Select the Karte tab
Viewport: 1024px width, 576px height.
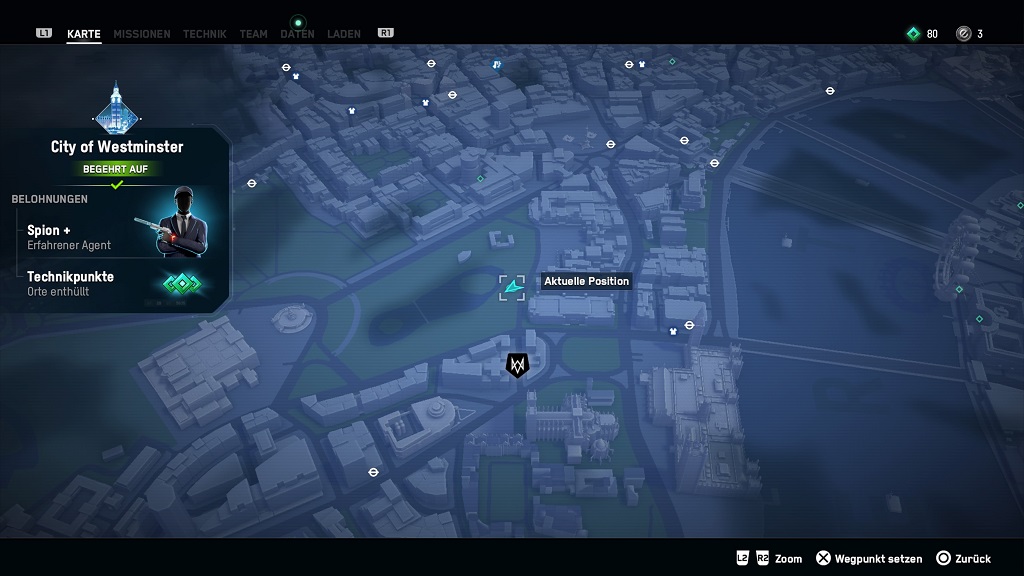click(x=84, y=34)
